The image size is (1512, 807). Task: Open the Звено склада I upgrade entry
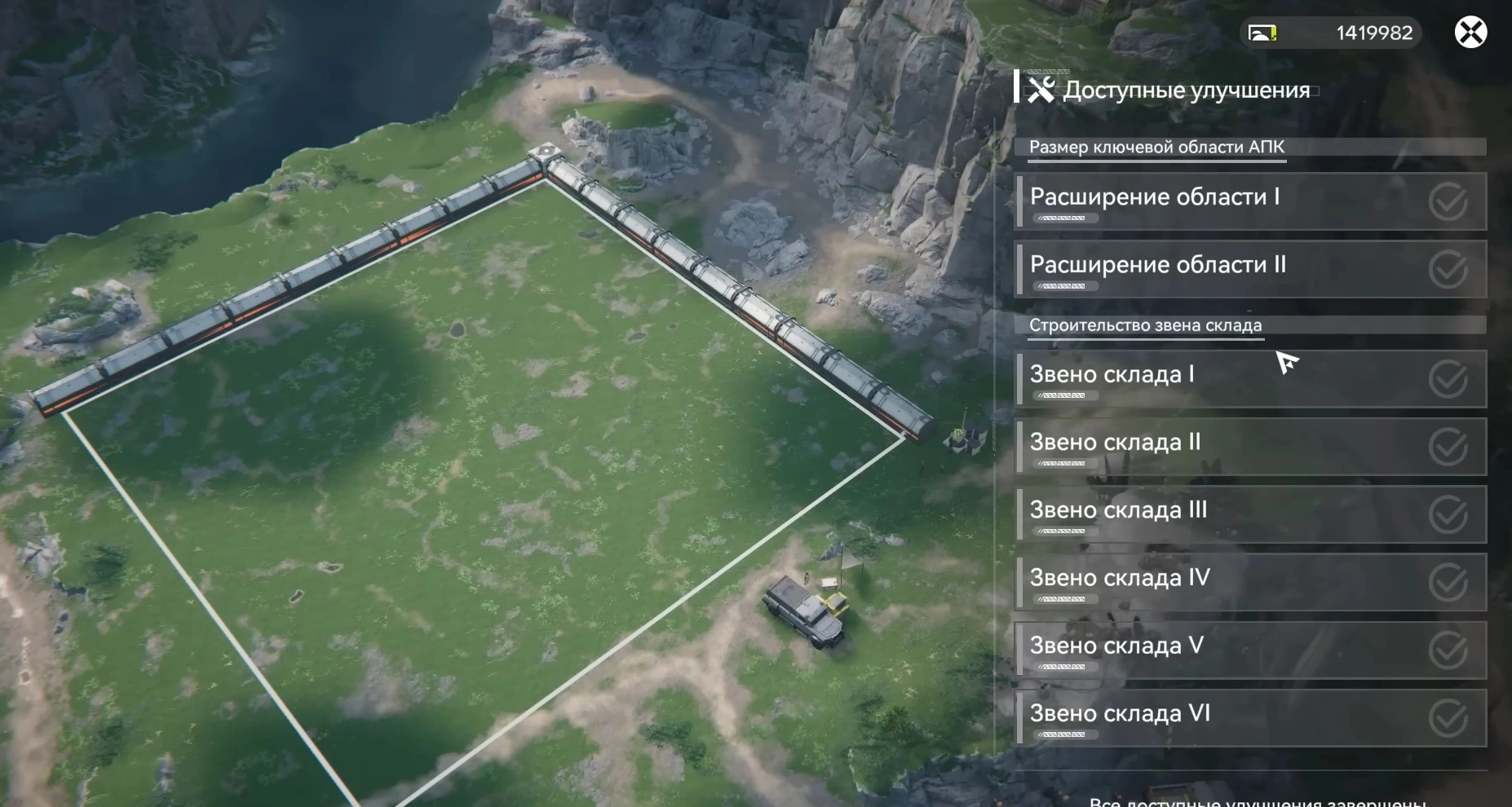point(1142,374)
